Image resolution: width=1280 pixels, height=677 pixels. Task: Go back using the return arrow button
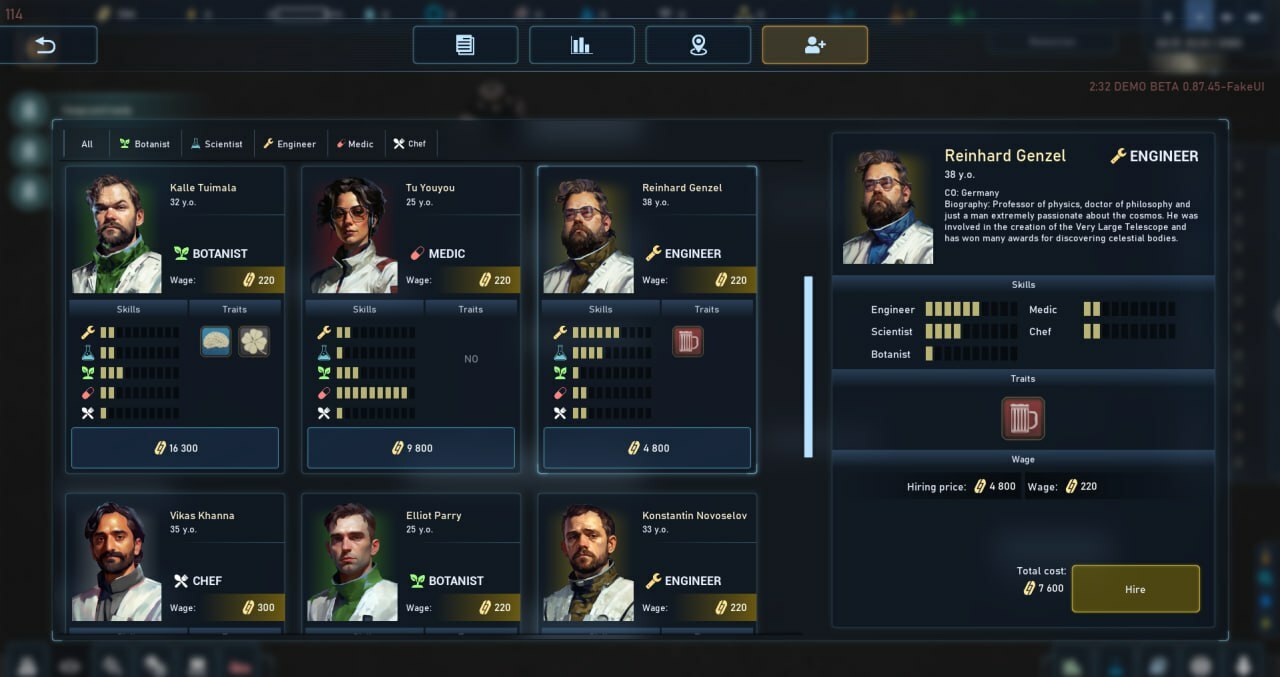[48, 45]
